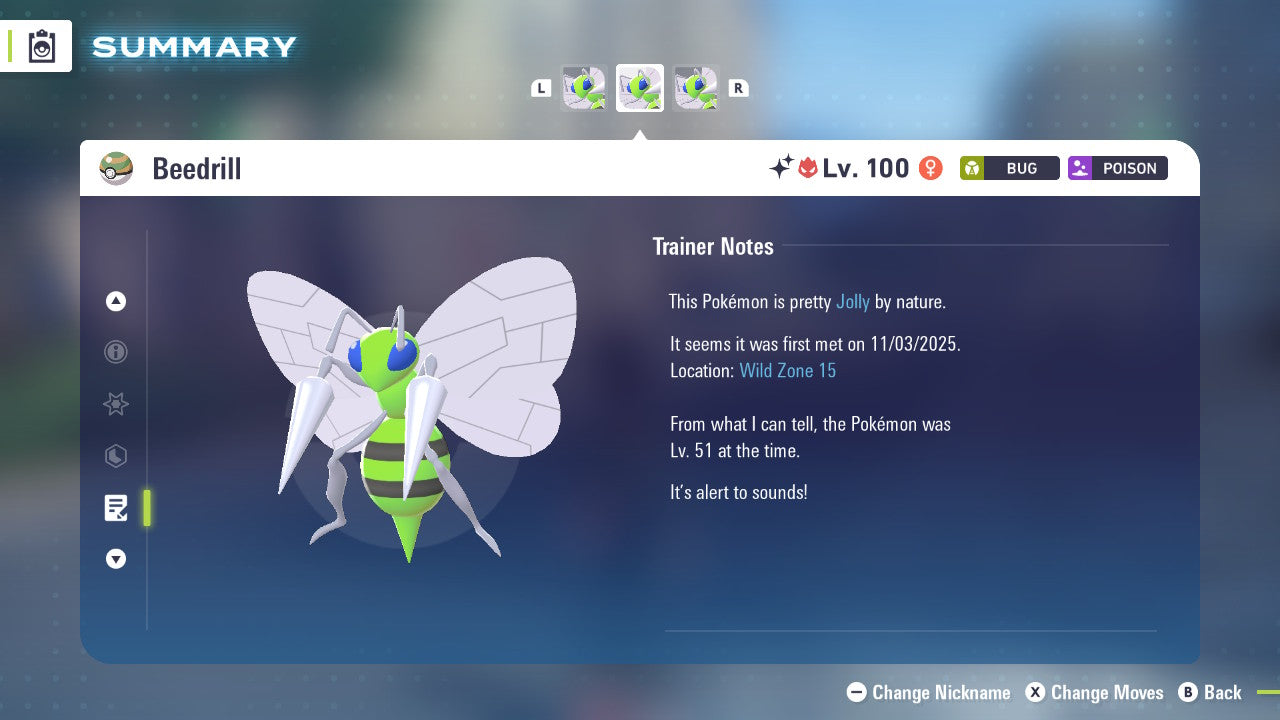
Task: Click the female gender symbol
Action: (929, 168)
